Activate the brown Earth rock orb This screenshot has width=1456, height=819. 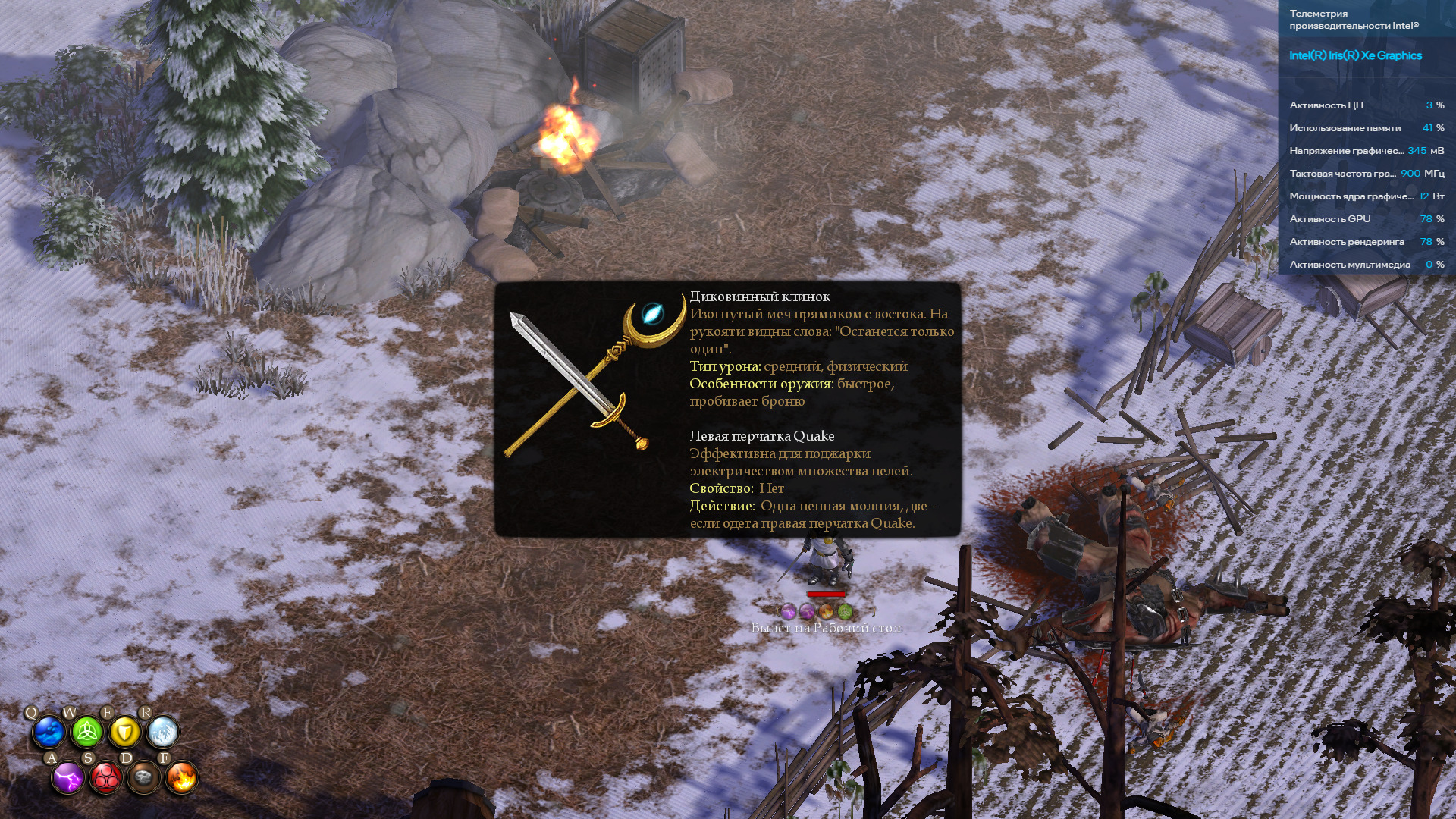(x=144, y=778)
